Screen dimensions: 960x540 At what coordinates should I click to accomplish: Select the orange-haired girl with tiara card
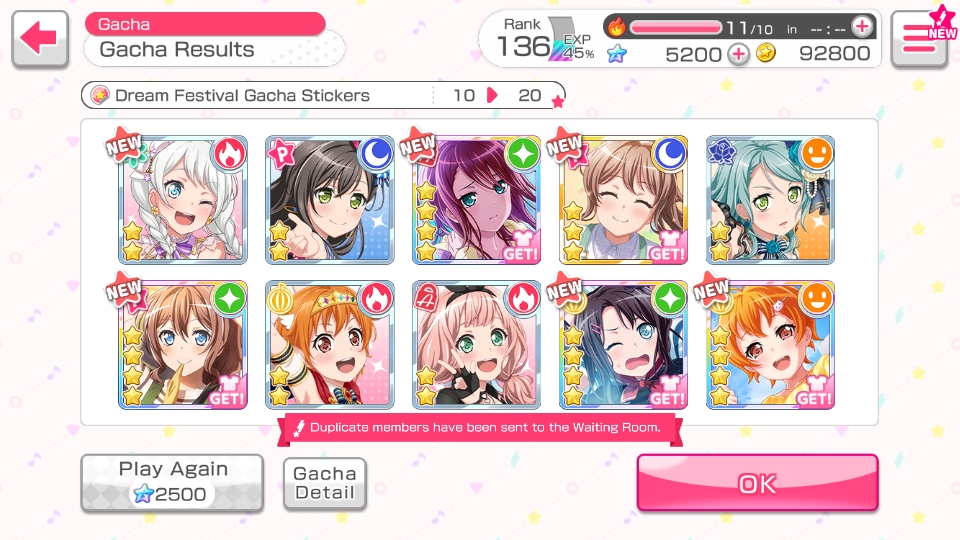coord(330,345)
